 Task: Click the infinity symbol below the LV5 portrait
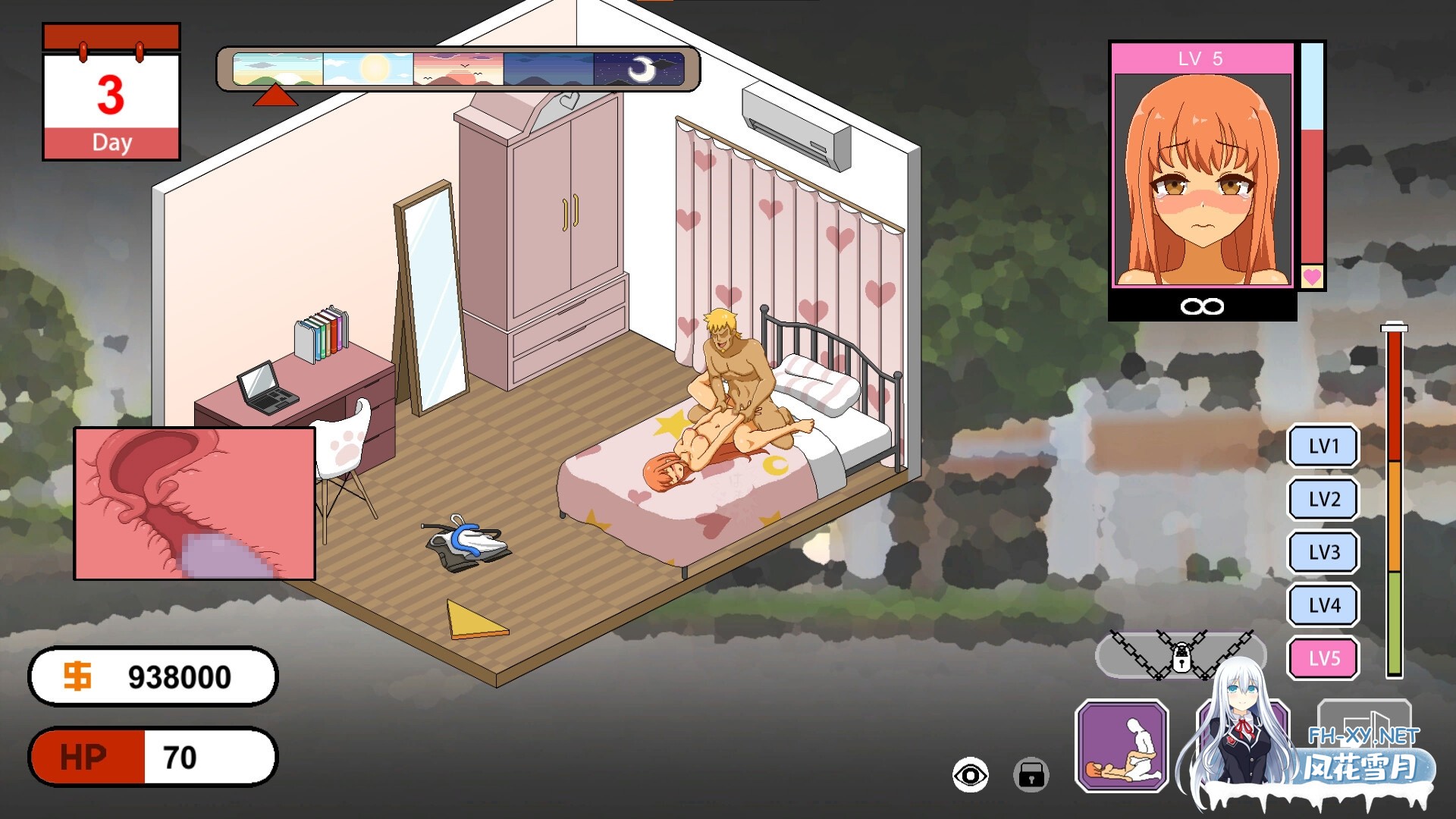pyautogui.click(x=1200, y=306)
